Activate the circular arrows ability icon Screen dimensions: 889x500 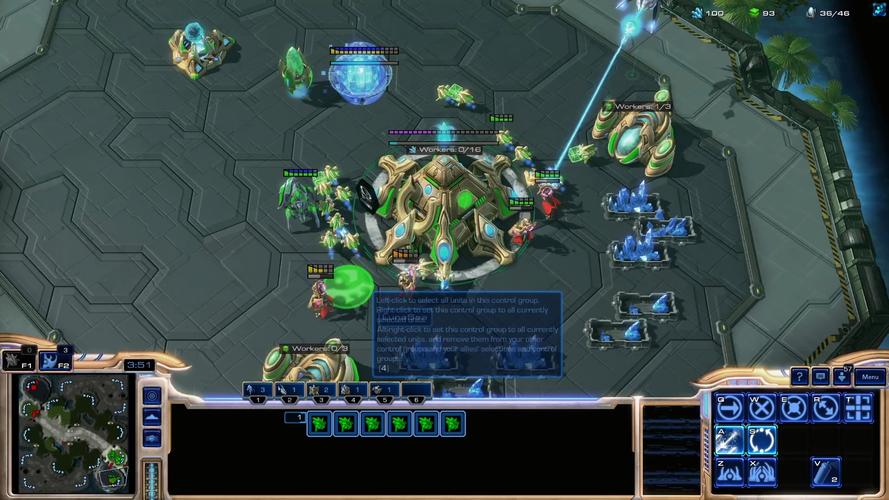pyautogui.click(x=761, y=439)
